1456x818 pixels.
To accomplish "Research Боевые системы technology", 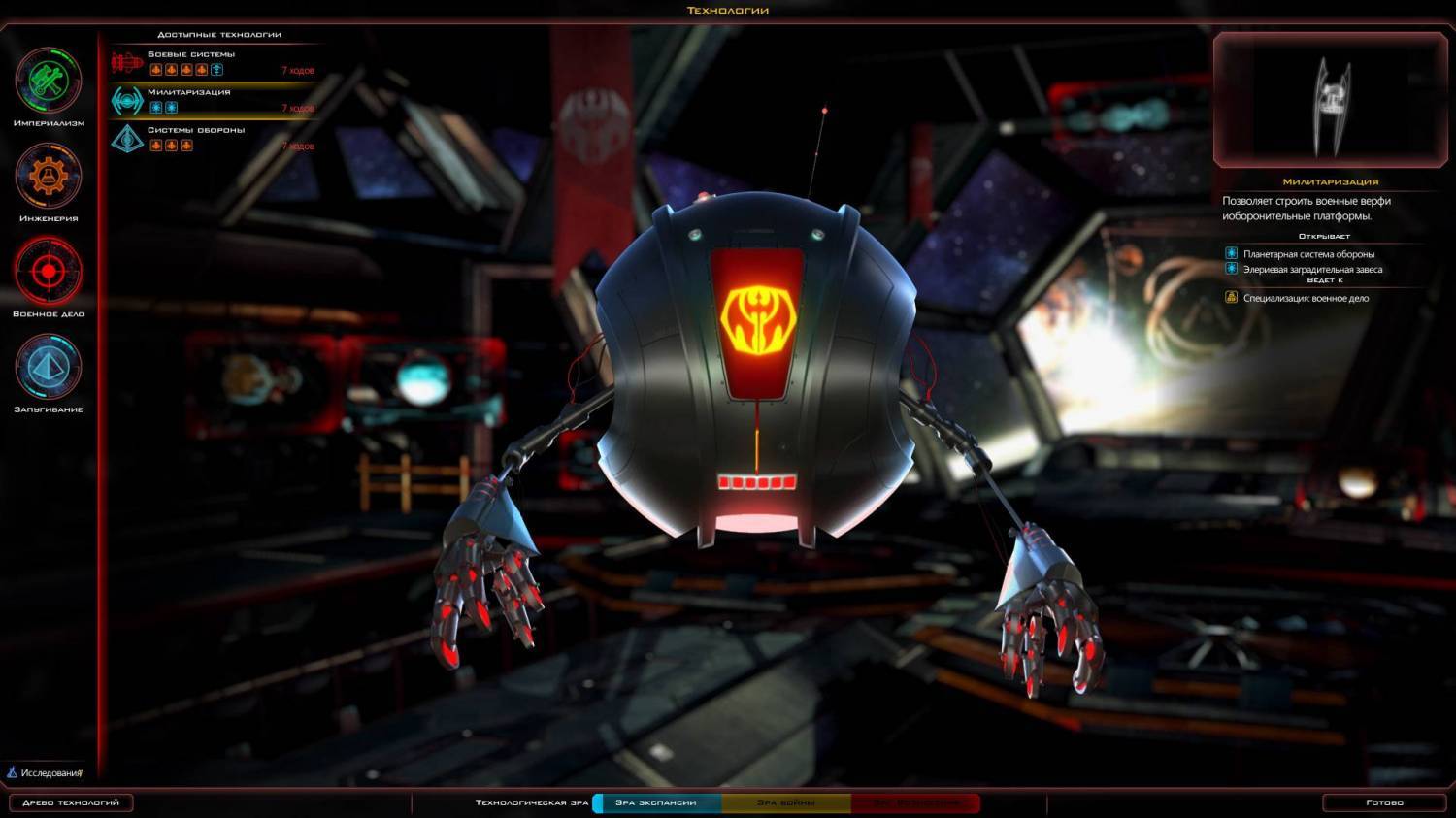I will tap(214, 62).
